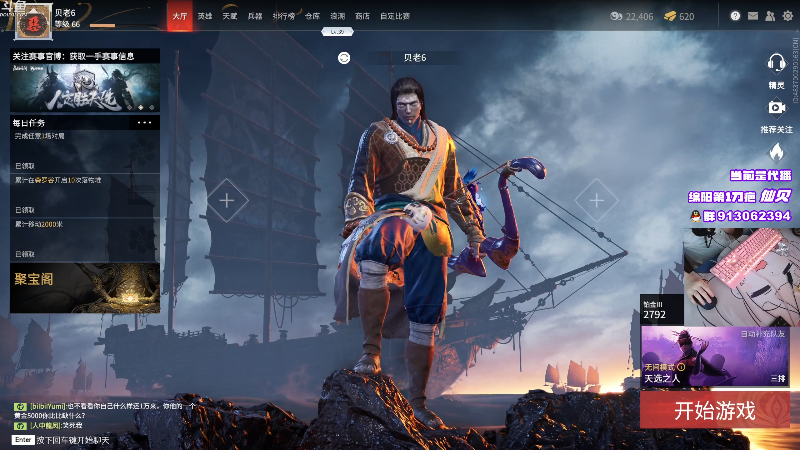The image size is (800, 450).
Task: Return to the 大厅 lobby tab
Action: point(180,16)
